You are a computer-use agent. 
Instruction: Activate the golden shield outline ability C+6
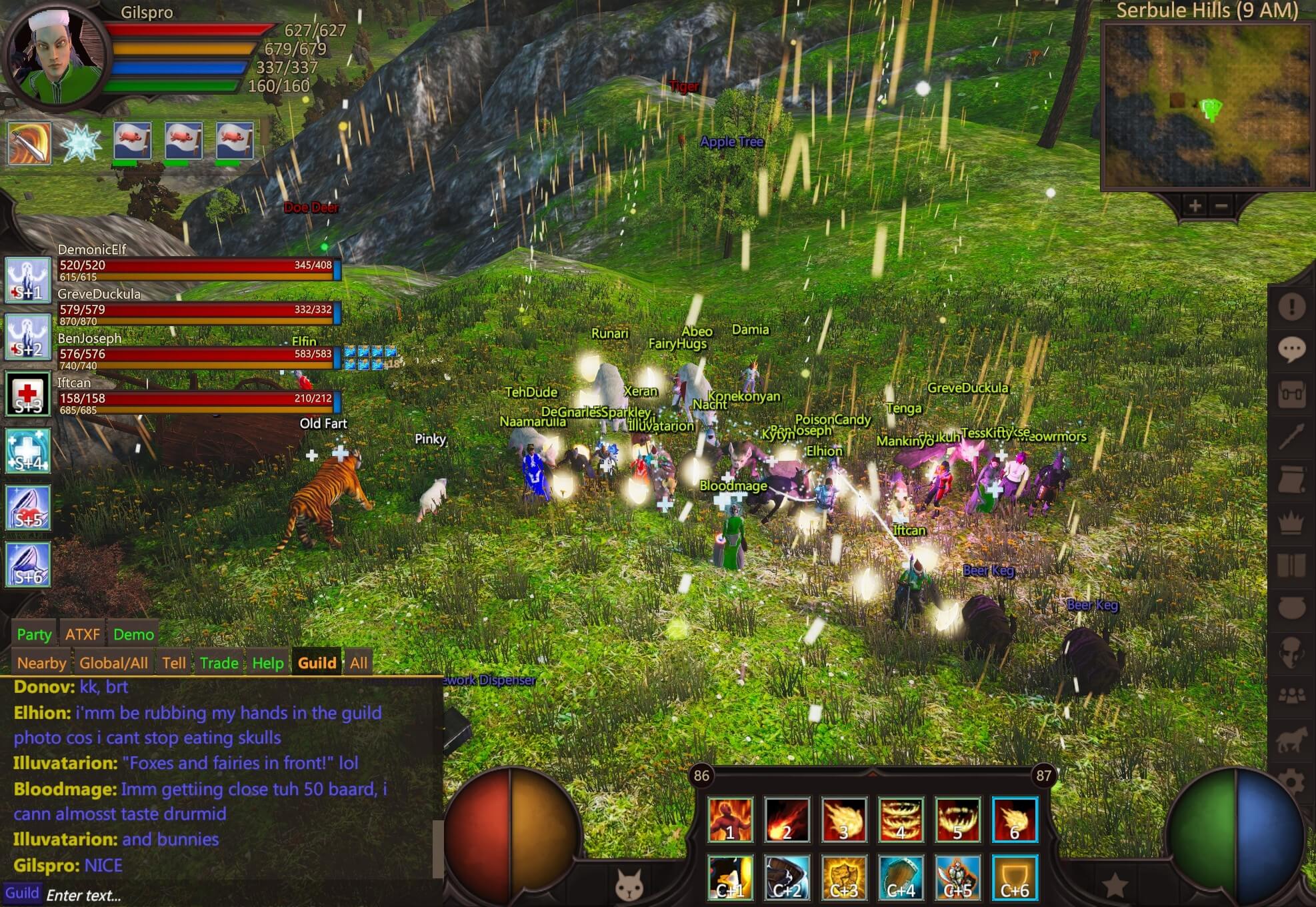[1015, 878]
